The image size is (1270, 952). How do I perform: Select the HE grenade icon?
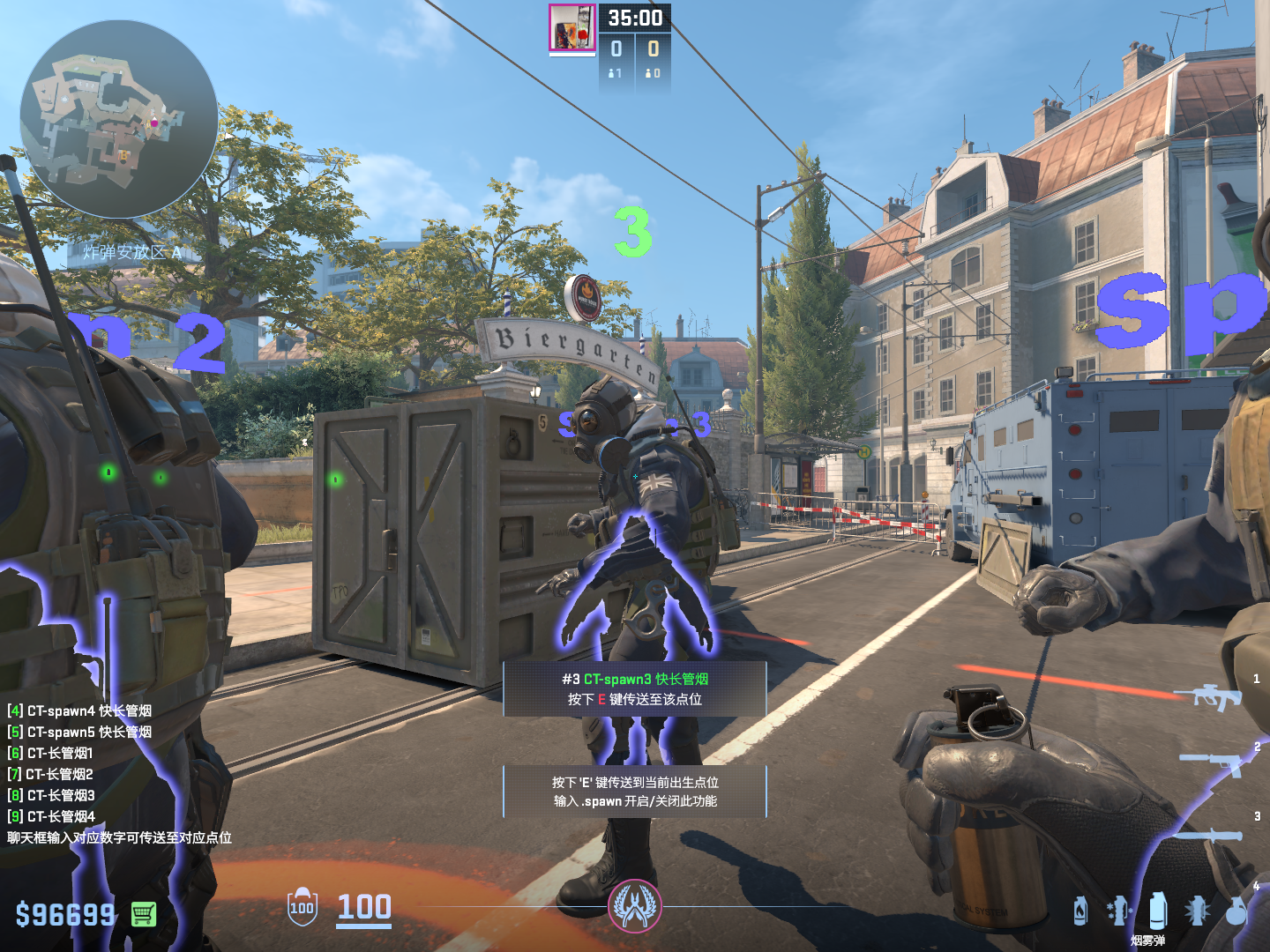(1236, 911)
